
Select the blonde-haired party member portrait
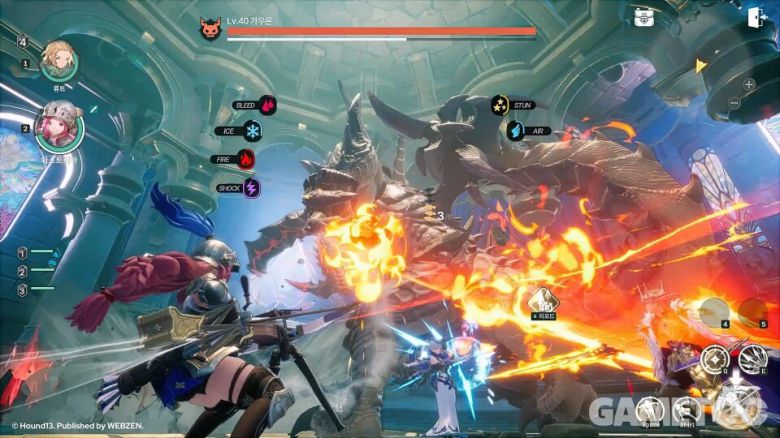pos(58,60)
